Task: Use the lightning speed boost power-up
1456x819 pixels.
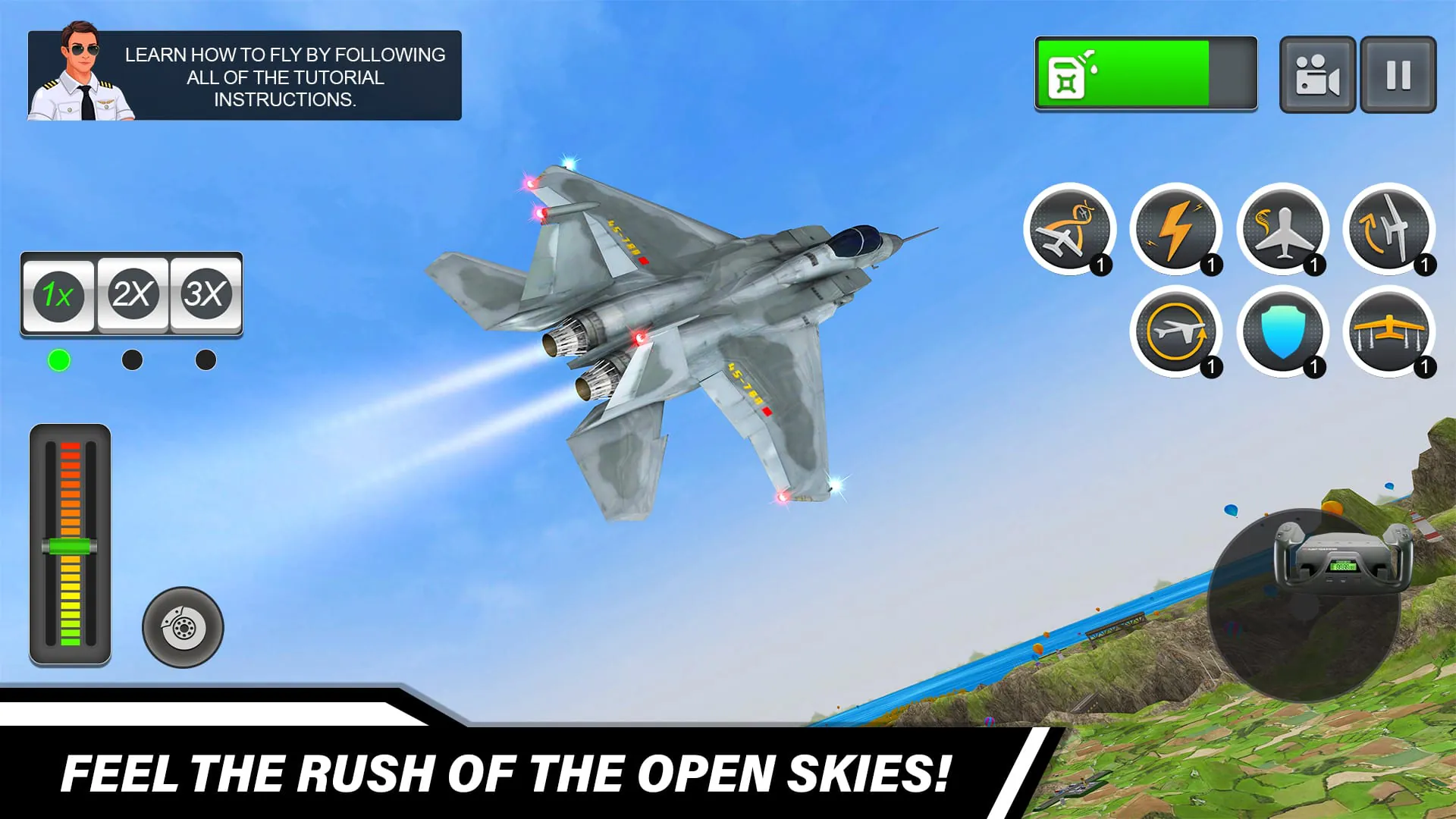Action: [1178, 231]
